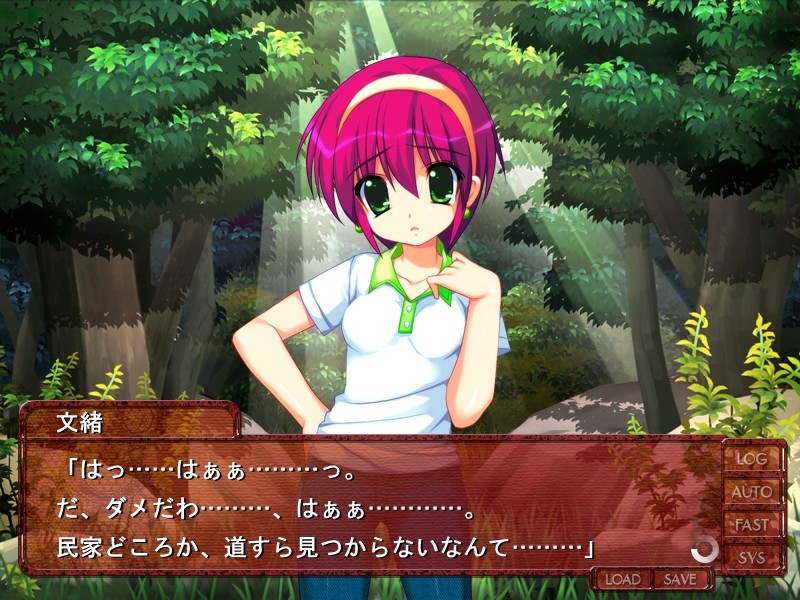Open the LOG backlog button
Screen dimensions: 800x600
[752, 458]
